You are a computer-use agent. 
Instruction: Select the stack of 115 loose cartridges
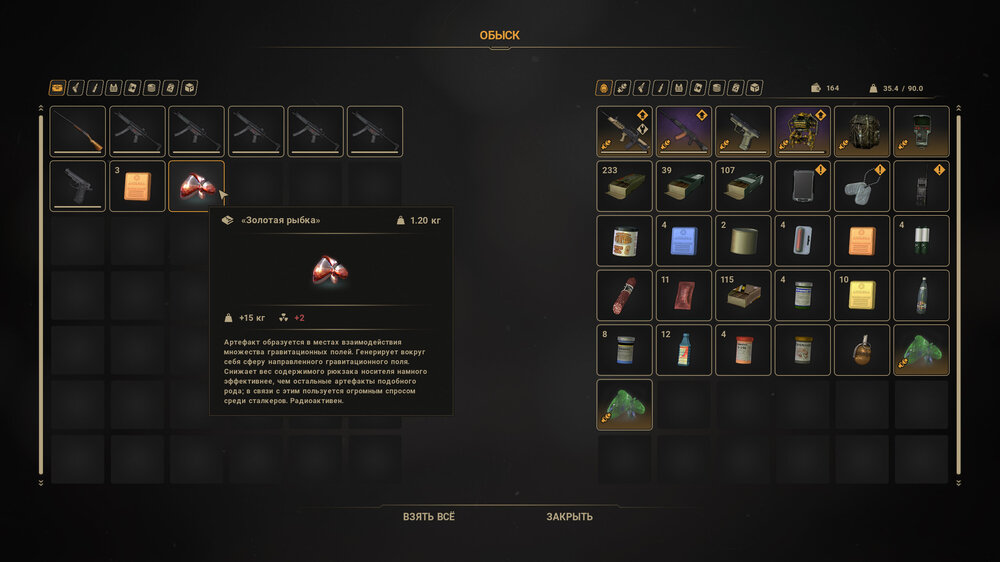743,295
